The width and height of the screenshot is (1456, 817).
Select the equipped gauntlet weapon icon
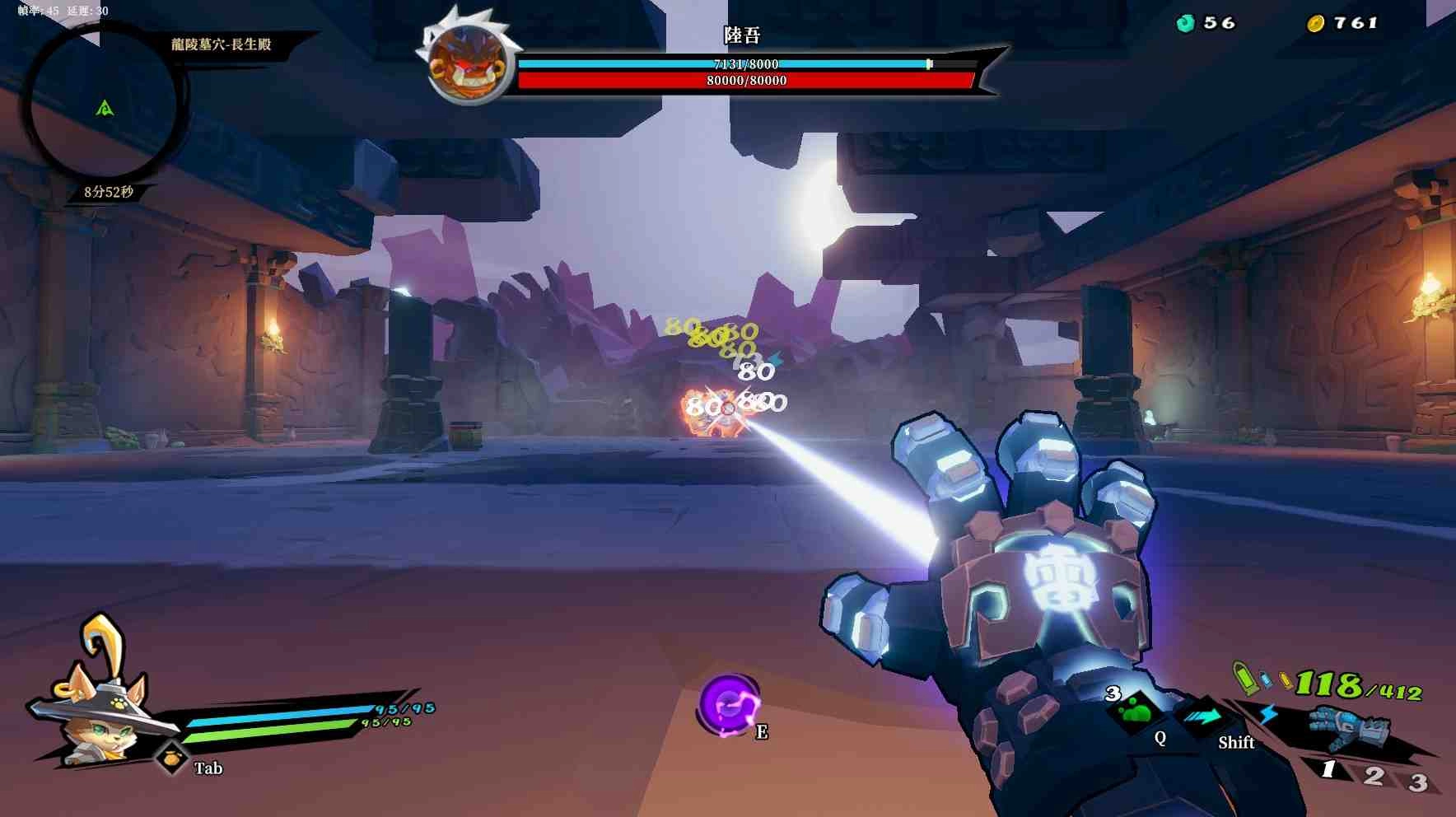tap(1348, 727)
